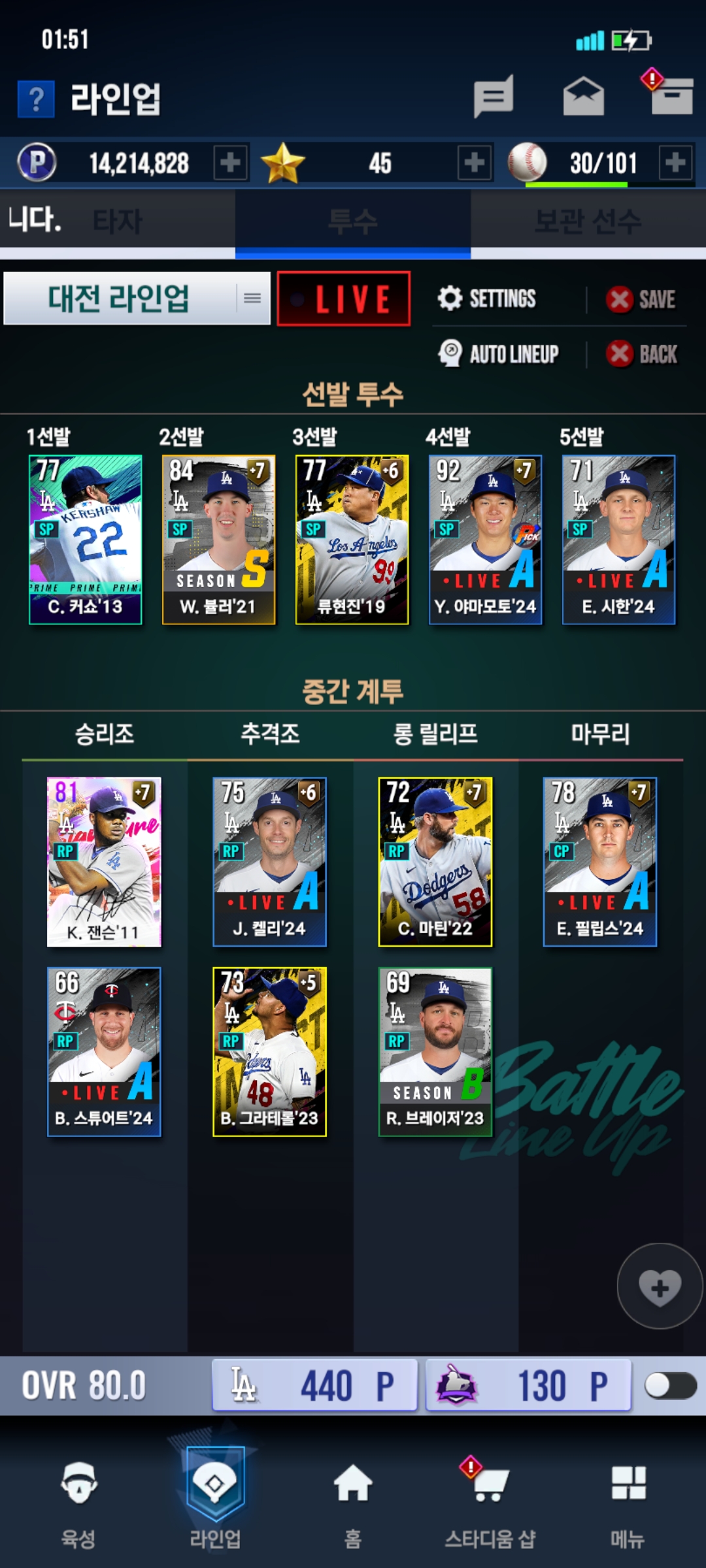Go BACK from lineup editing
The width and height of the screenshot is (706, 1568).
[643, 354]
